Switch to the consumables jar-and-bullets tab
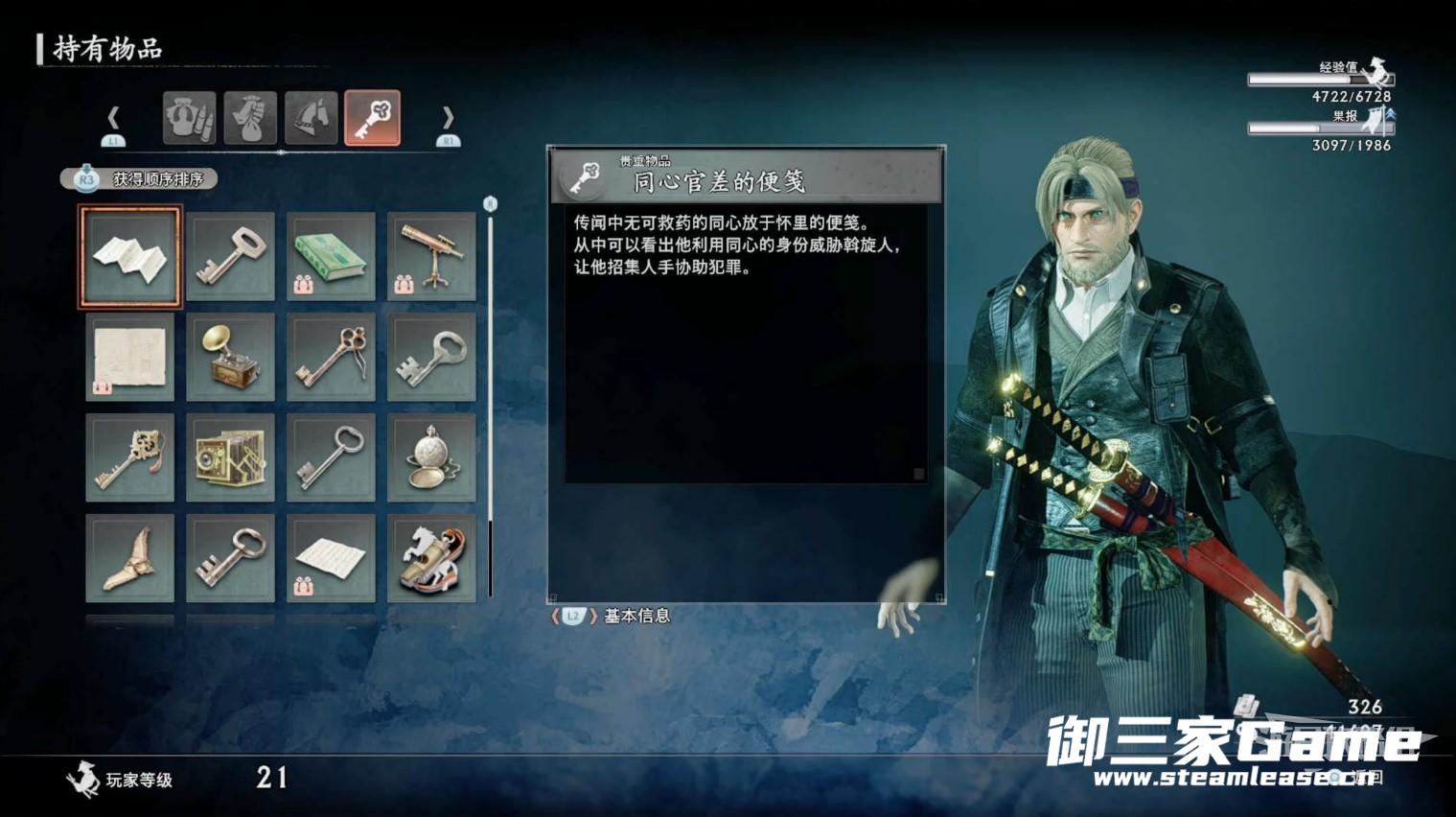The width and height of the screenshot is (1456, 817). point(189,118)
